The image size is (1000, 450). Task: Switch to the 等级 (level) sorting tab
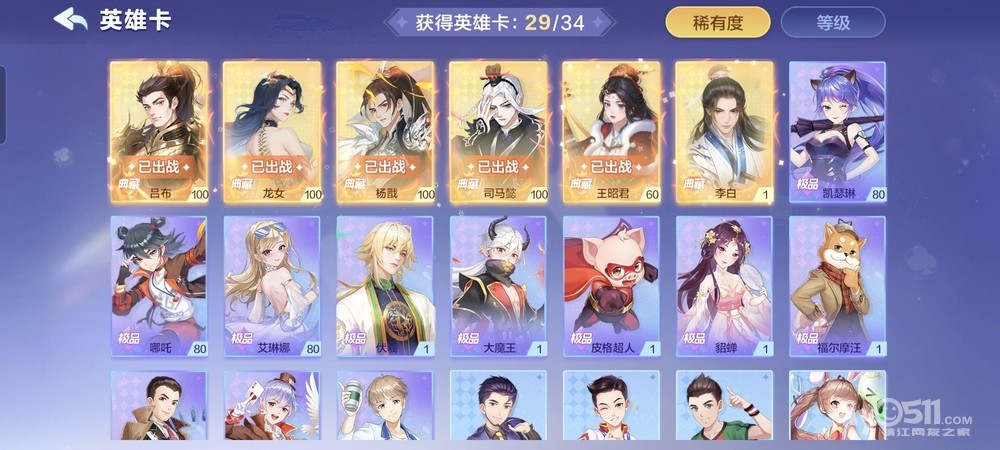(832, 22)
